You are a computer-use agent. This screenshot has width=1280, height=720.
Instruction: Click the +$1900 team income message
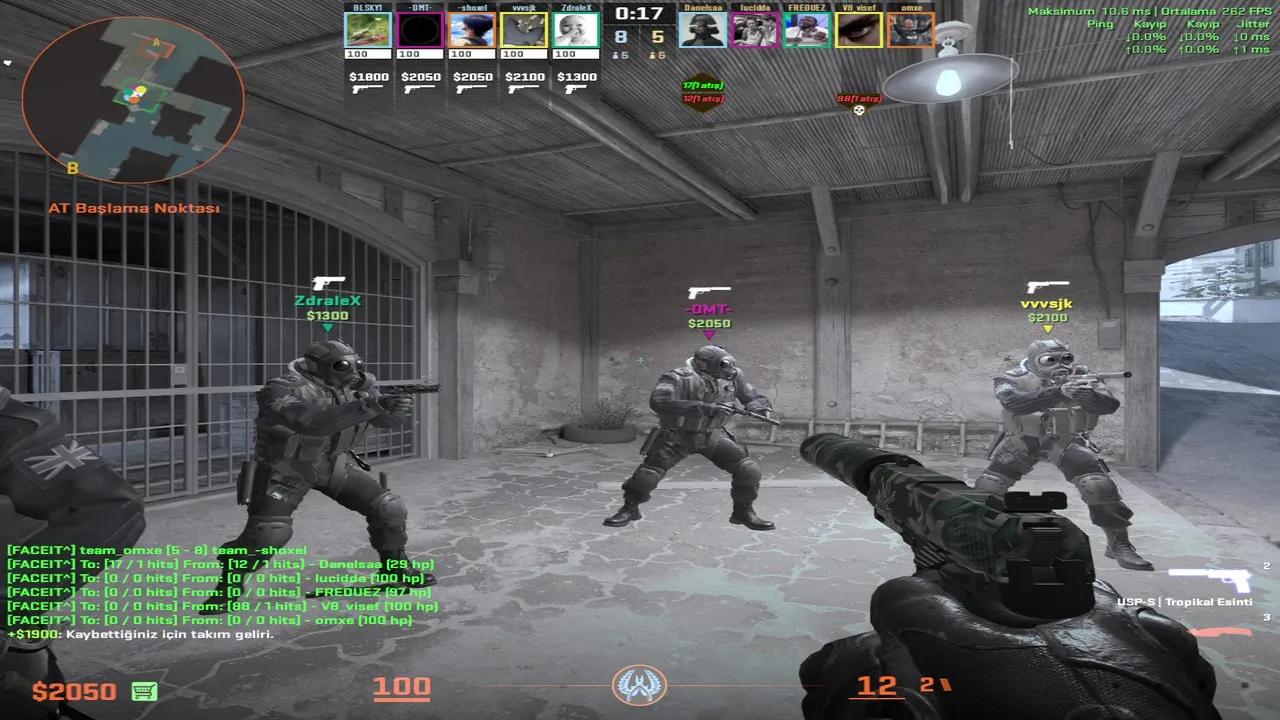pyautogui.click(x=140, y=634)
